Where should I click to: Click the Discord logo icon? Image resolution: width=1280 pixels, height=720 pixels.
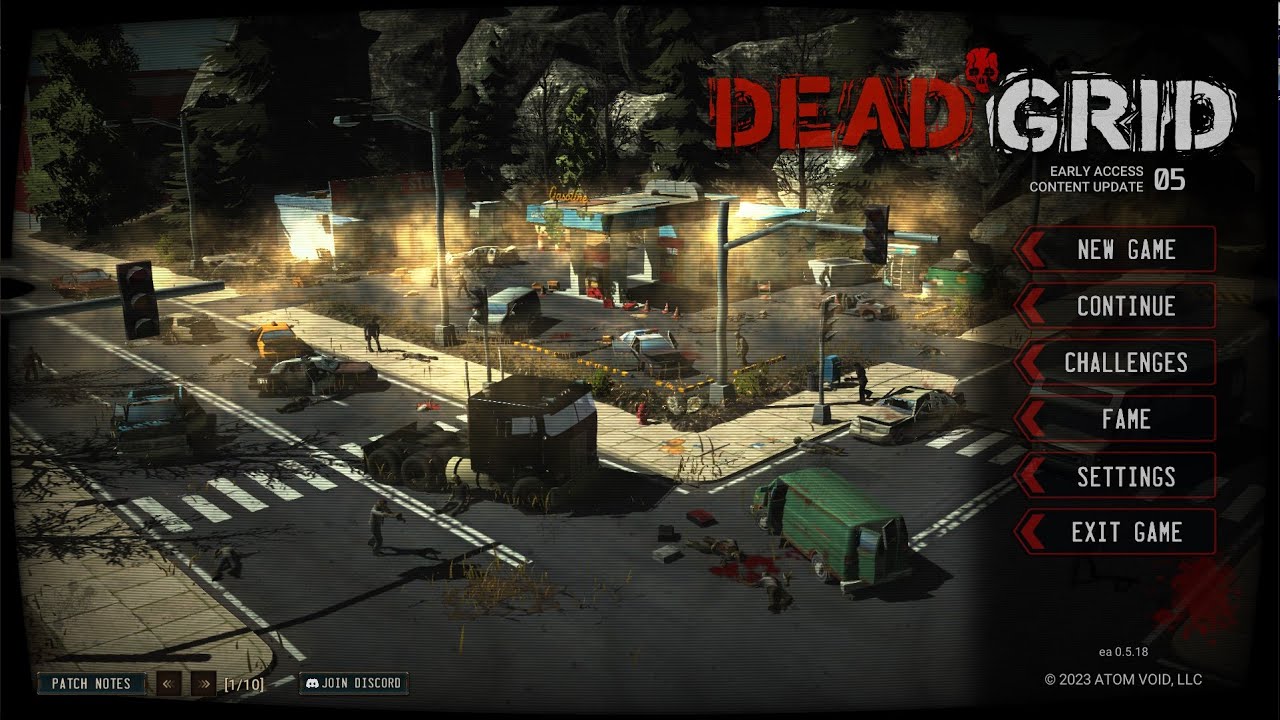315,684
